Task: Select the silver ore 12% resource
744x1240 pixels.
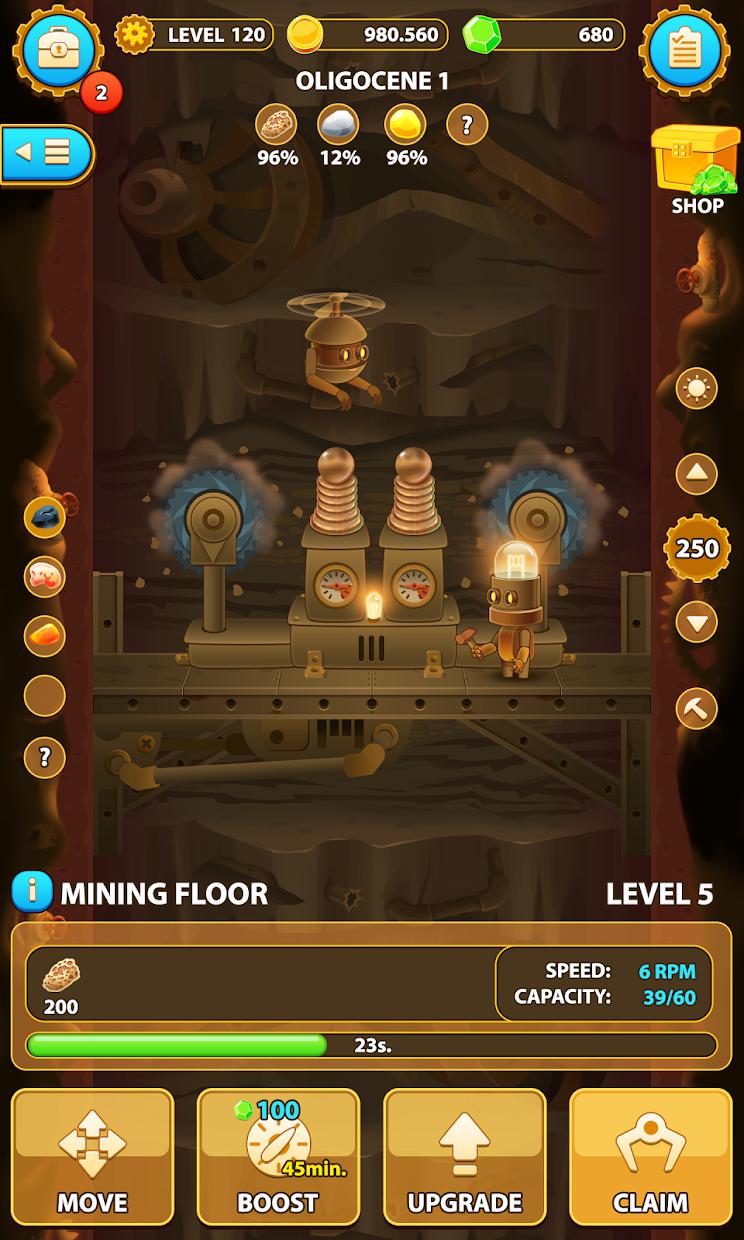Action: tap(339, 126)
